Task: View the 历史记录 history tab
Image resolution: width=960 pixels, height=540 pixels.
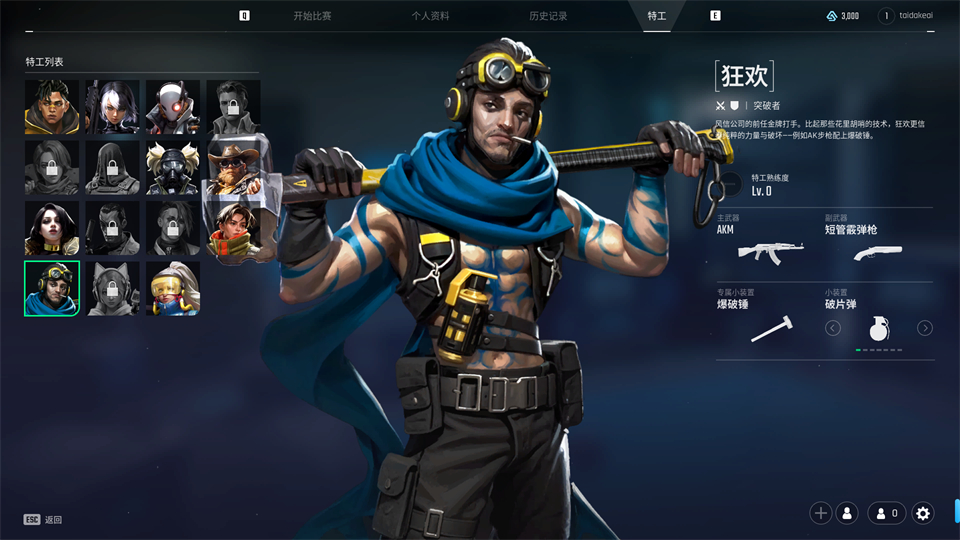Action: tap(548, 16)
